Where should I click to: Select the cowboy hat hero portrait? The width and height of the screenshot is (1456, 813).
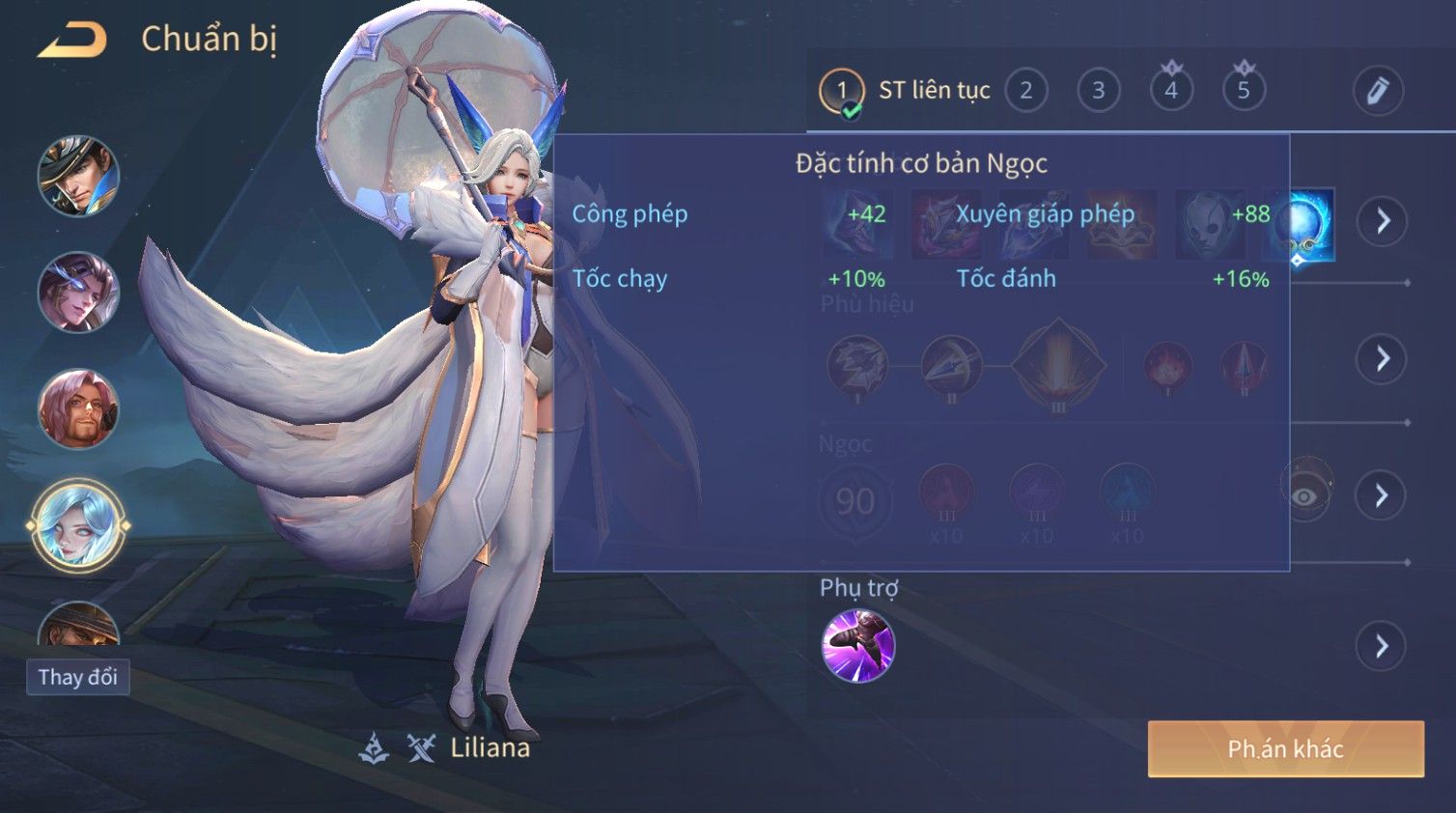tap(78, 176)
